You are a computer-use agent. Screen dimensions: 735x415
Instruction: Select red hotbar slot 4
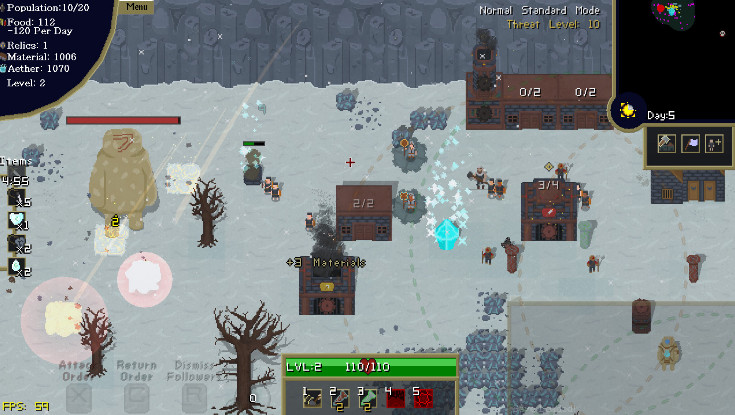(396, 399)
